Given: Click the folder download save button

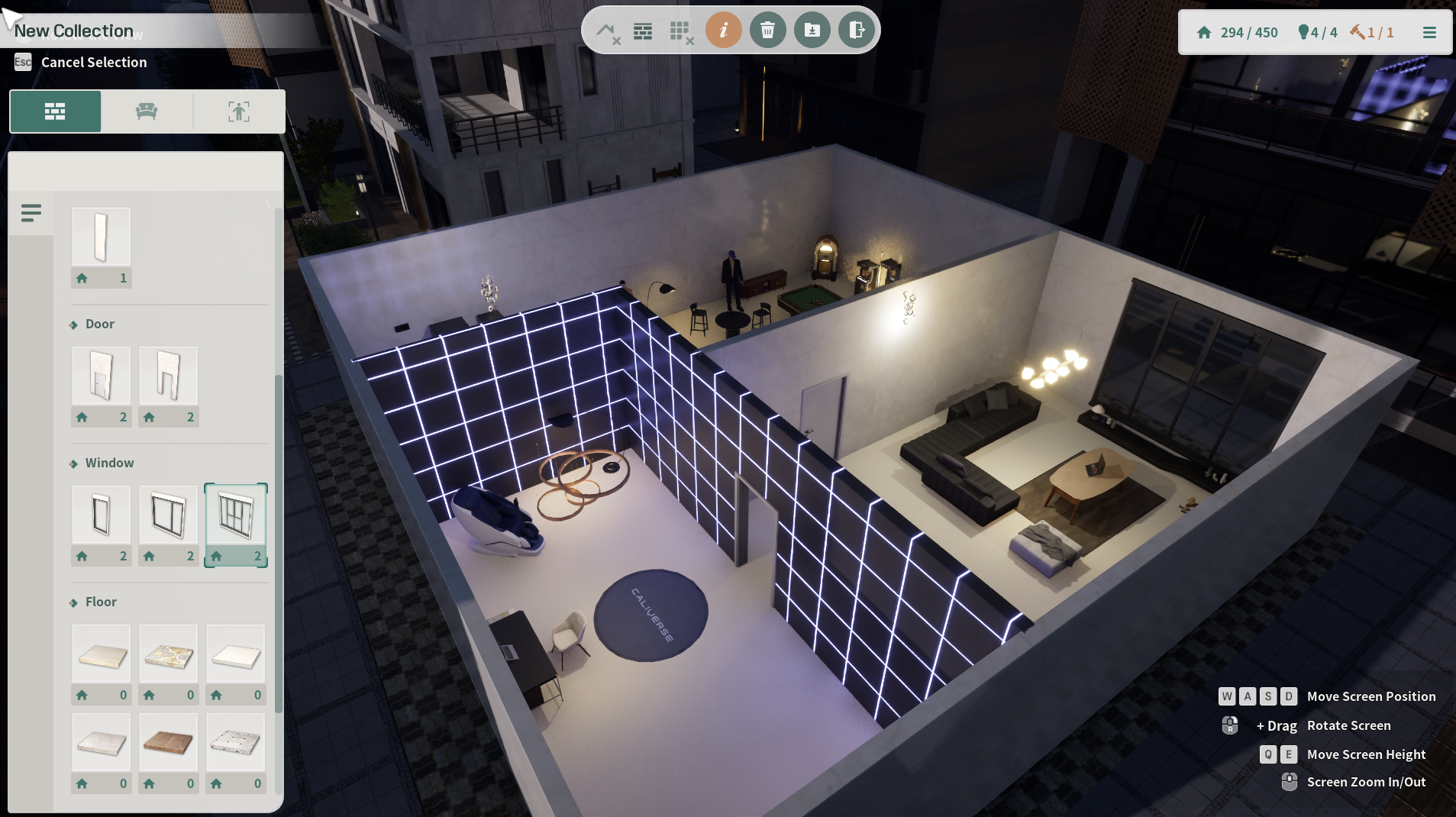Looking at the screenshot, I should 812,31.
